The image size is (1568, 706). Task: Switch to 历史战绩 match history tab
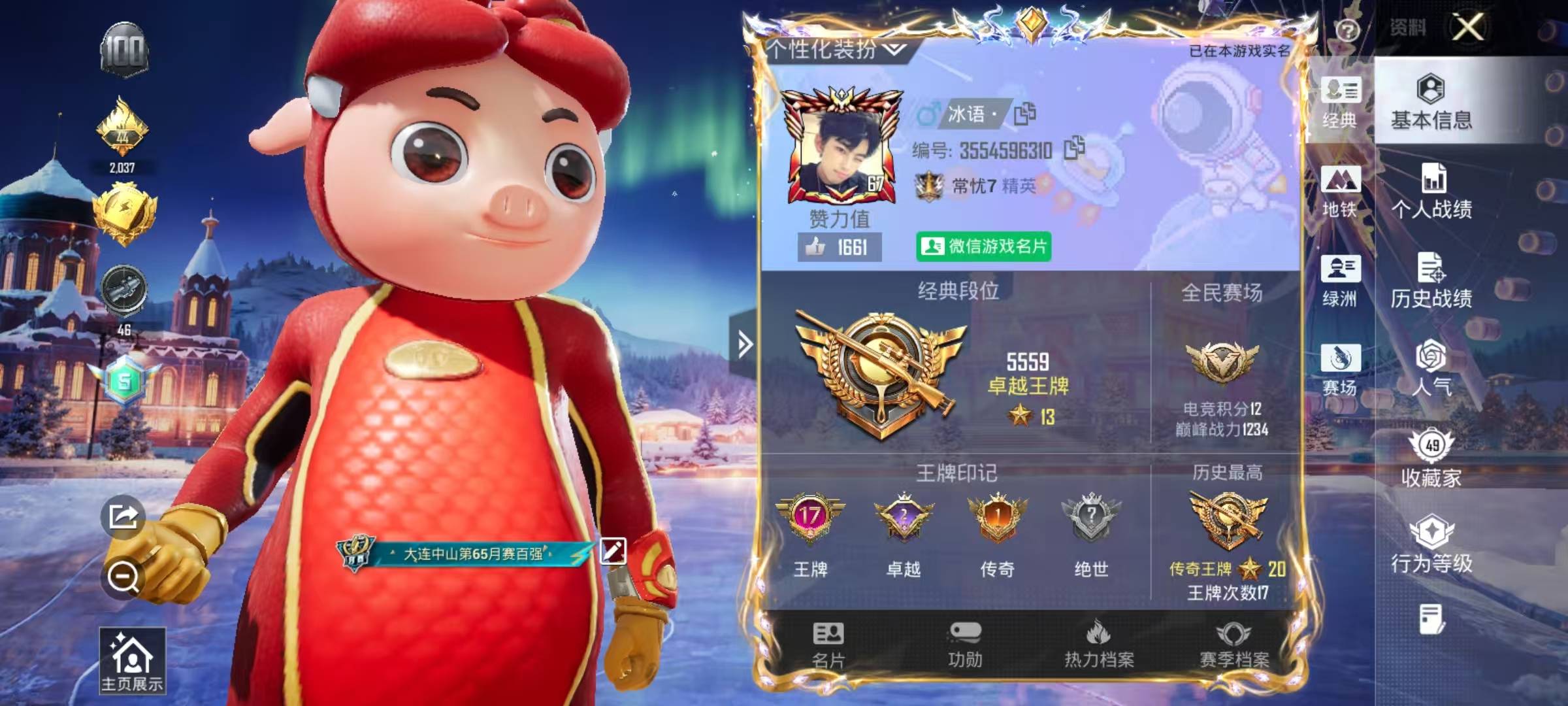coord(1431,281)
